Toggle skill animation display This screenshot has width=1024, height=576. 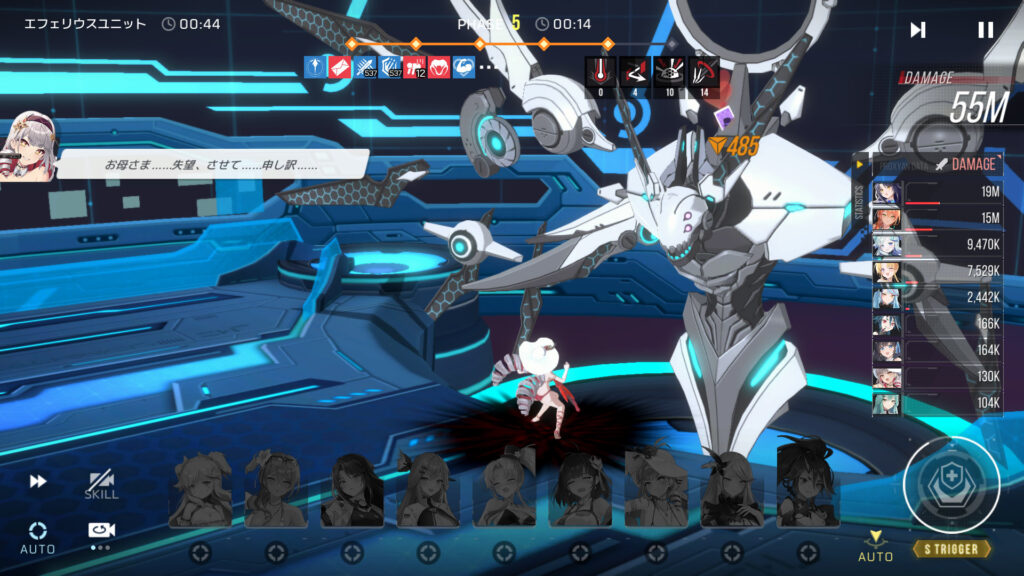tap(101, 484)
